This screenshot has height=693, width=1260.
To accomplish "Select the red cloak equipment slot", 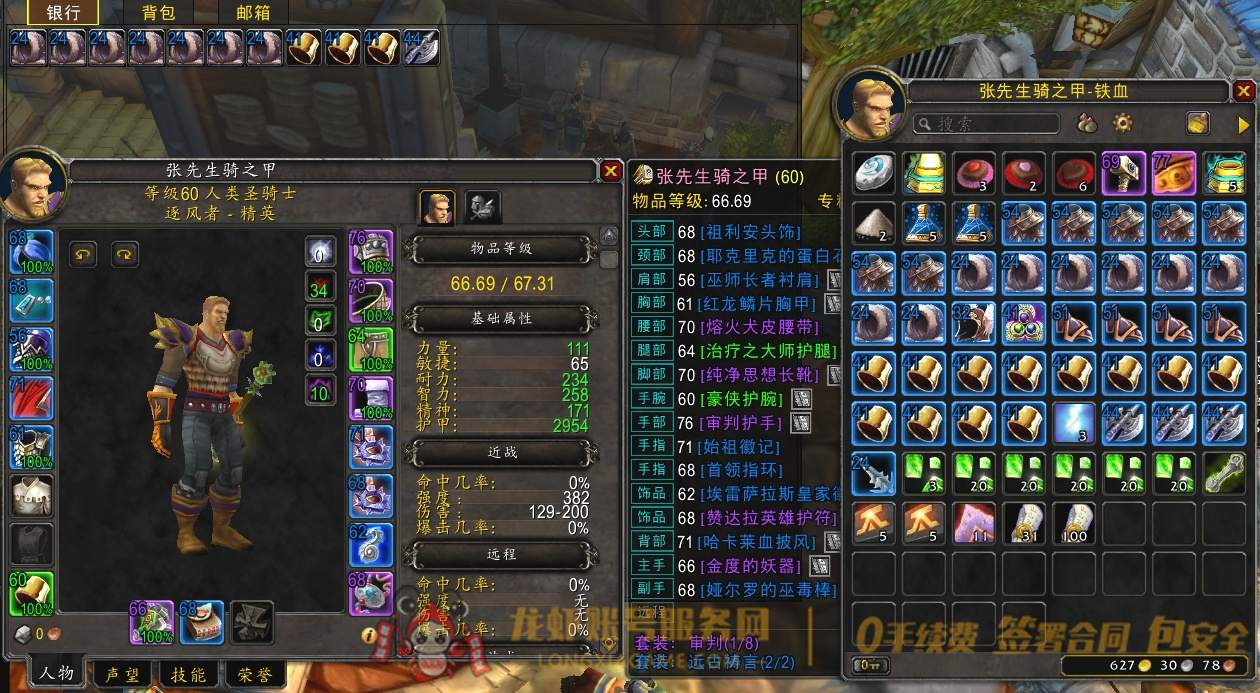I will pyautogui.click(x=31, y=398).
